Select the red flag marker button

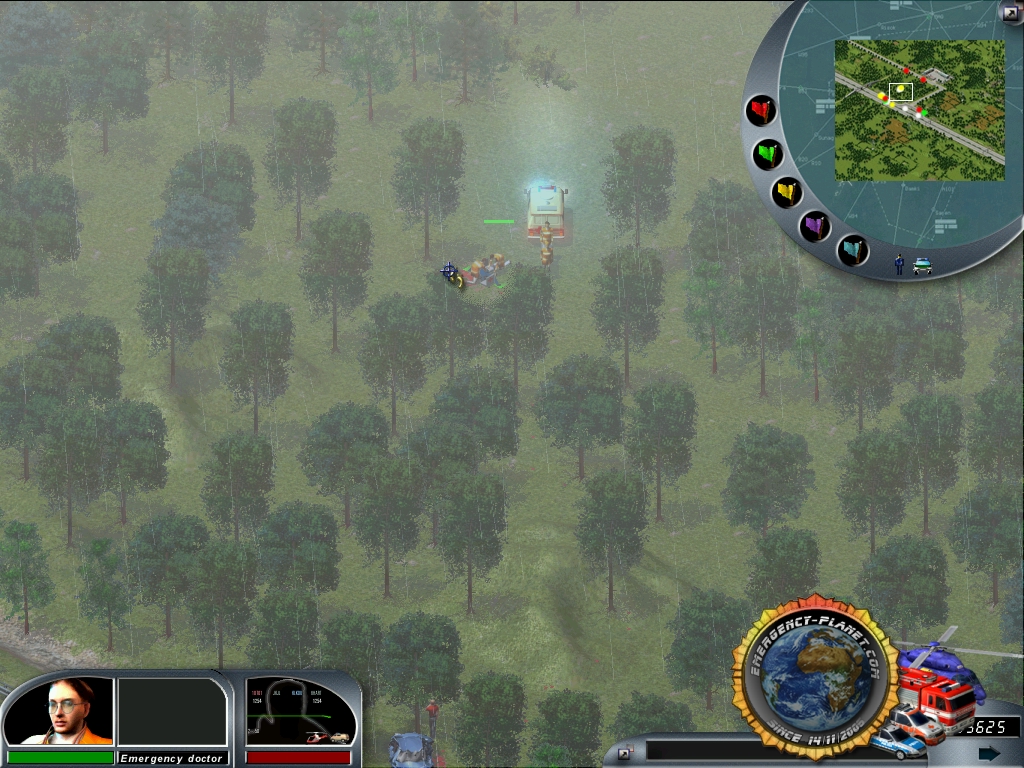pyautogui.click(x=762, y=110)
